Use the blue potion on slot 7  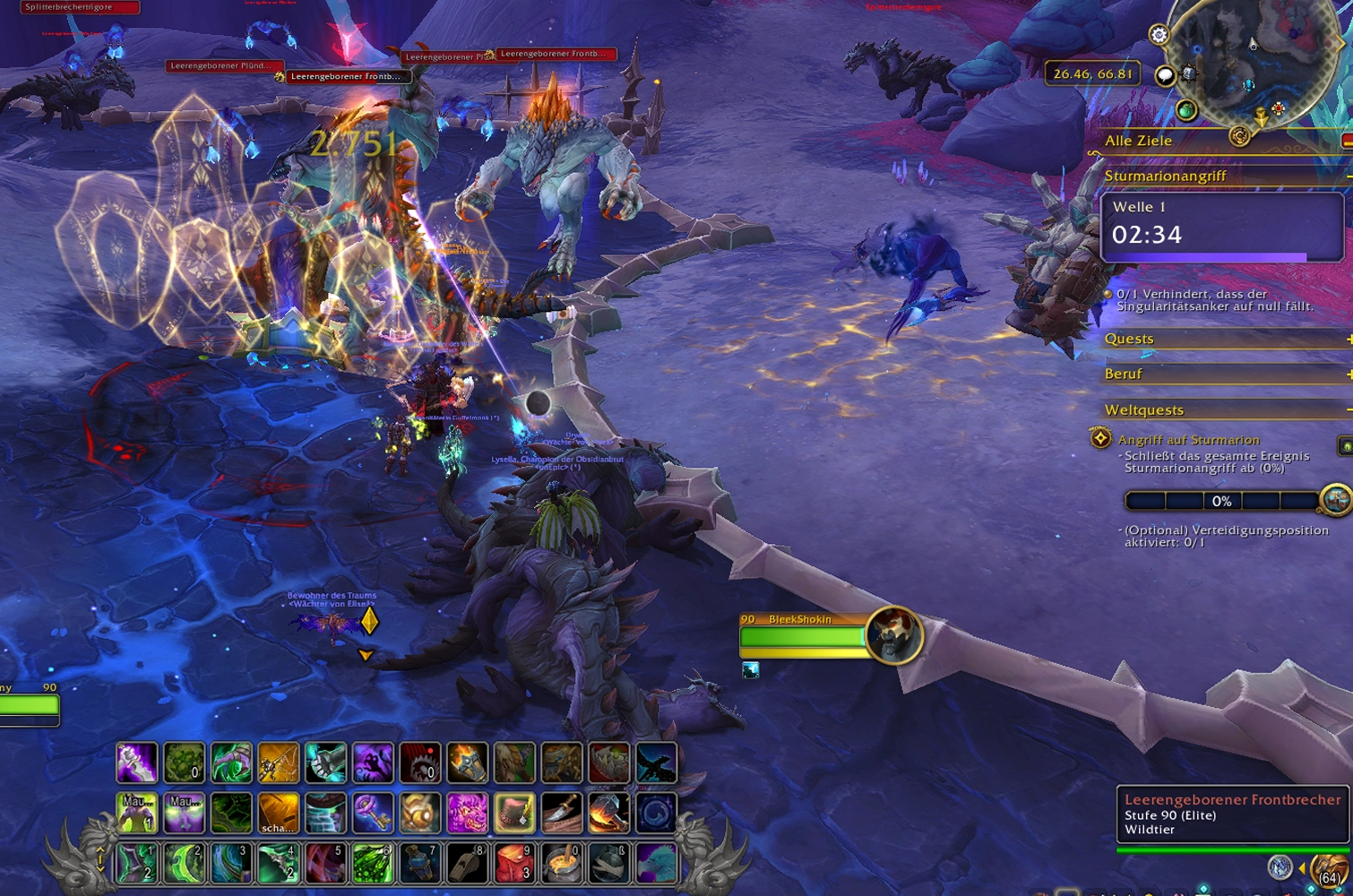coord(419,864)
